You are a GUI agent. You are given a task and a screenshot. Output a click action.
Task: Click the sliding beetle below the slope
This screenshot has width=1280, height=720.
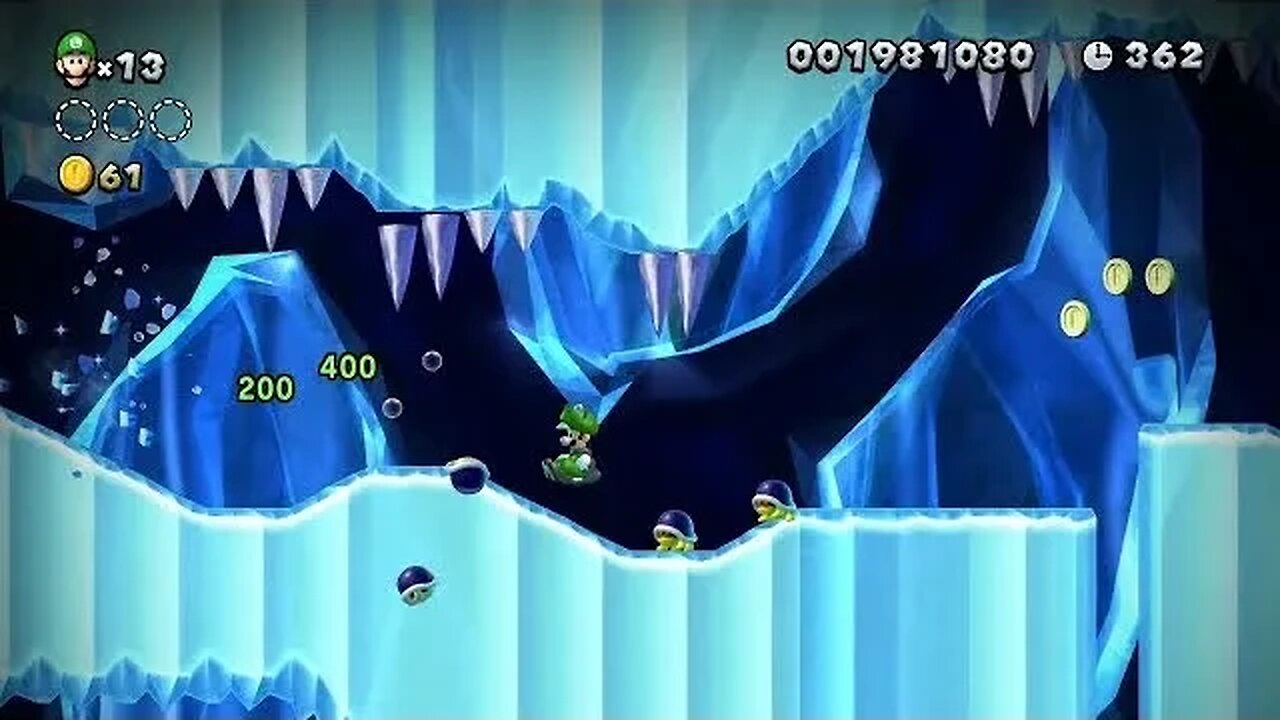(414, 586)
